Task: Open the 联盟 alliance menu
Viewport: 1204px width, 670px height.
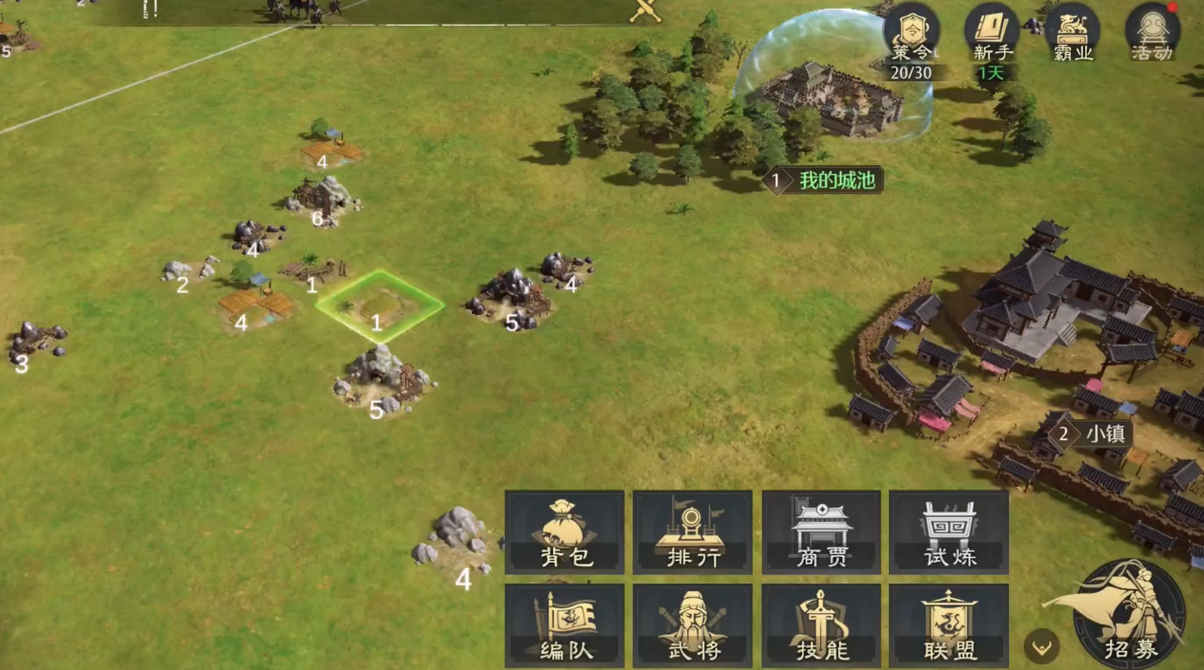Action: [948, 626]
